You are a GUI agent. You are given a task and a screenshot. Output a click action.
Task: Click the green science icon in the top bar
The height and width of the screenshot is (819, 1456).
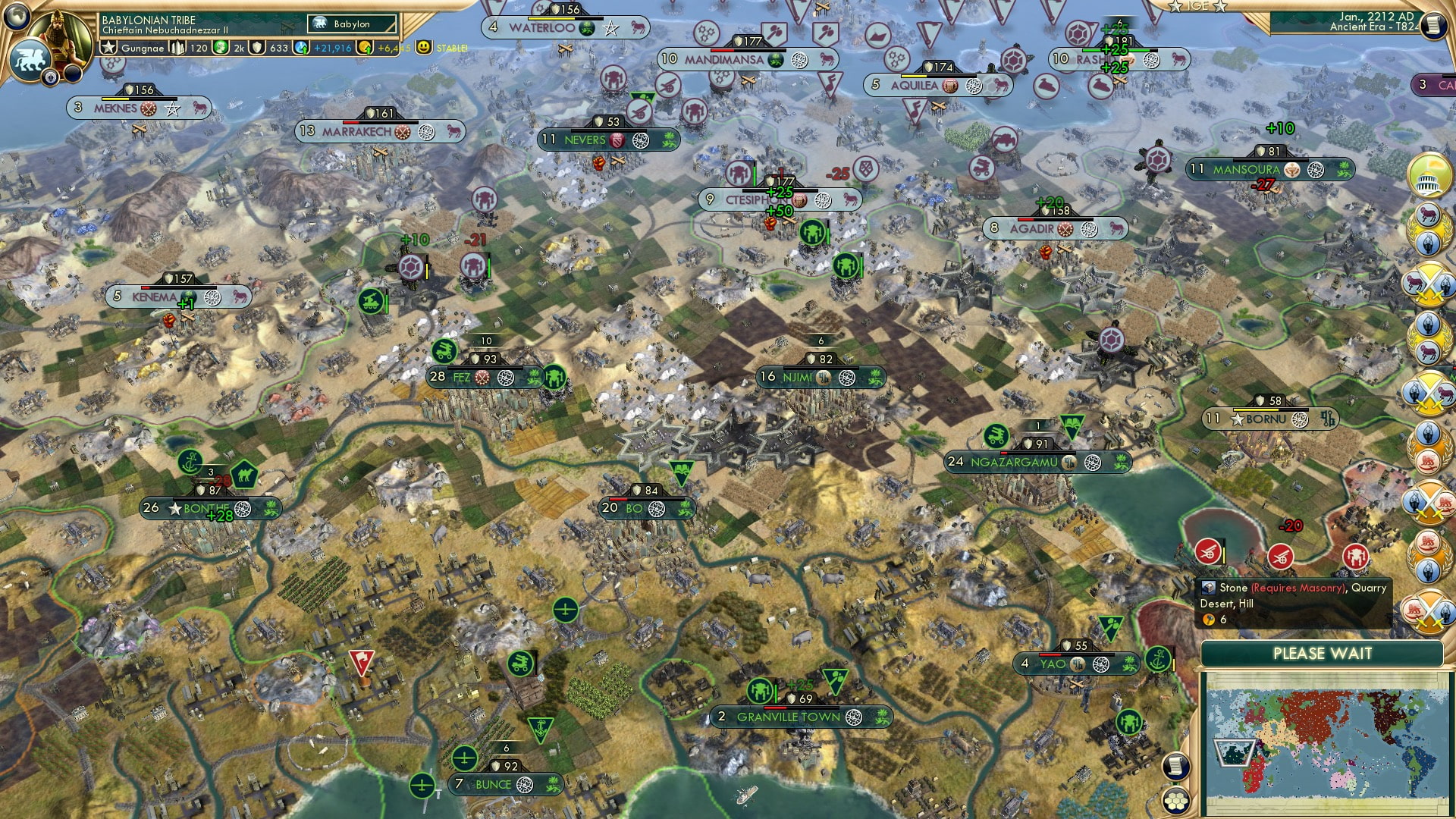click(221, 48)
